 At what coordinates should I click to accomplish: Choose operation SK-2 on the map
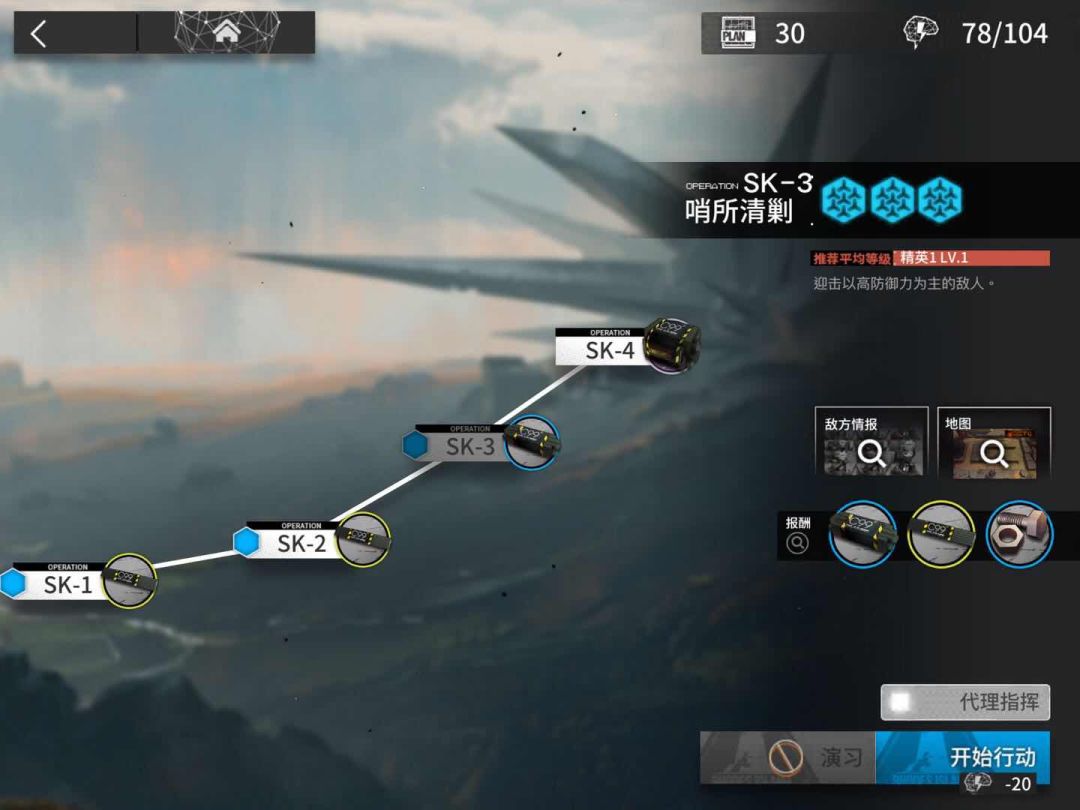click(302, 543)
